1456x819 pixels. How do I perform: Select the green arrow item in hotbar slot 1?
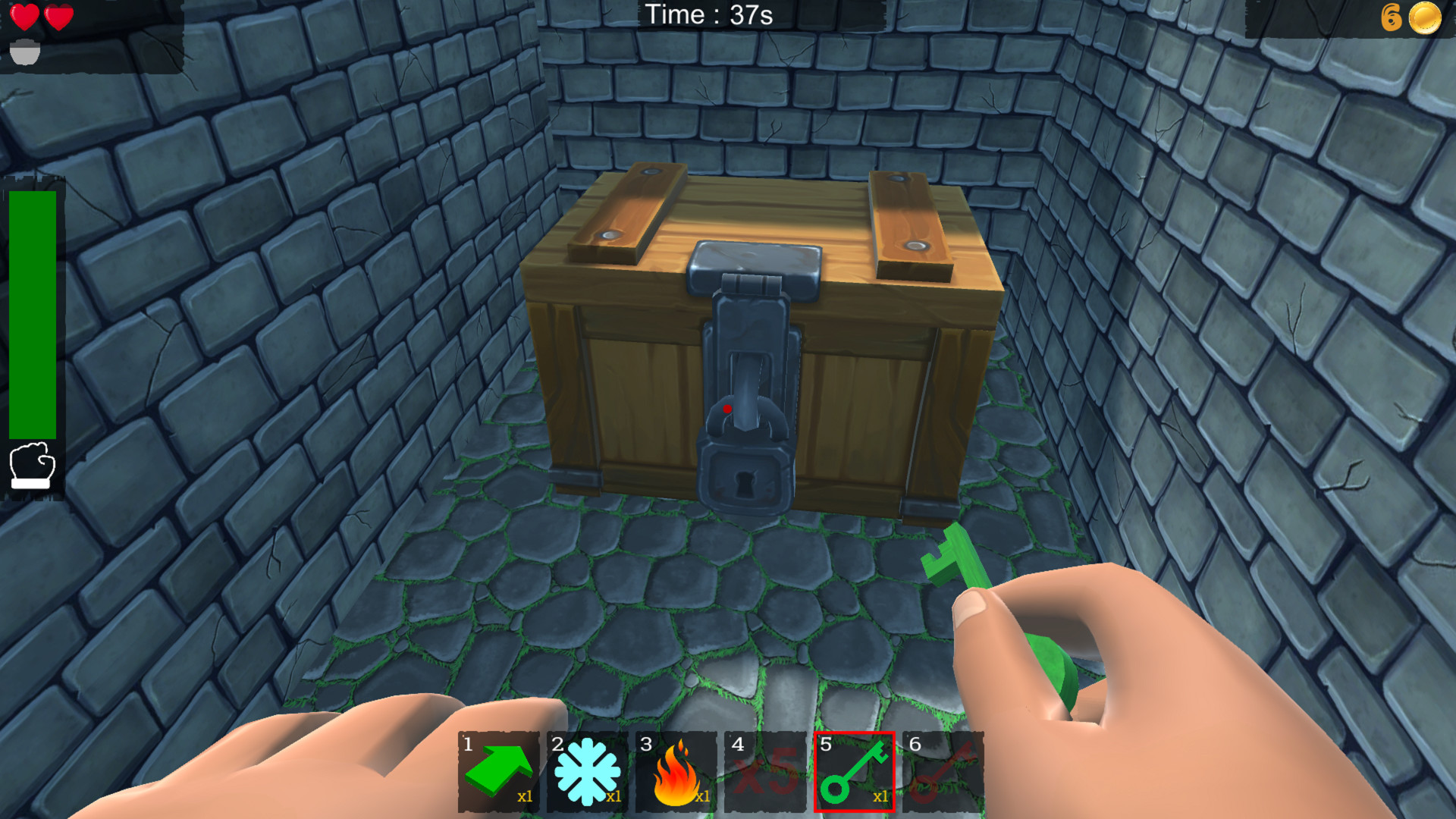click(x=498, y=770)
